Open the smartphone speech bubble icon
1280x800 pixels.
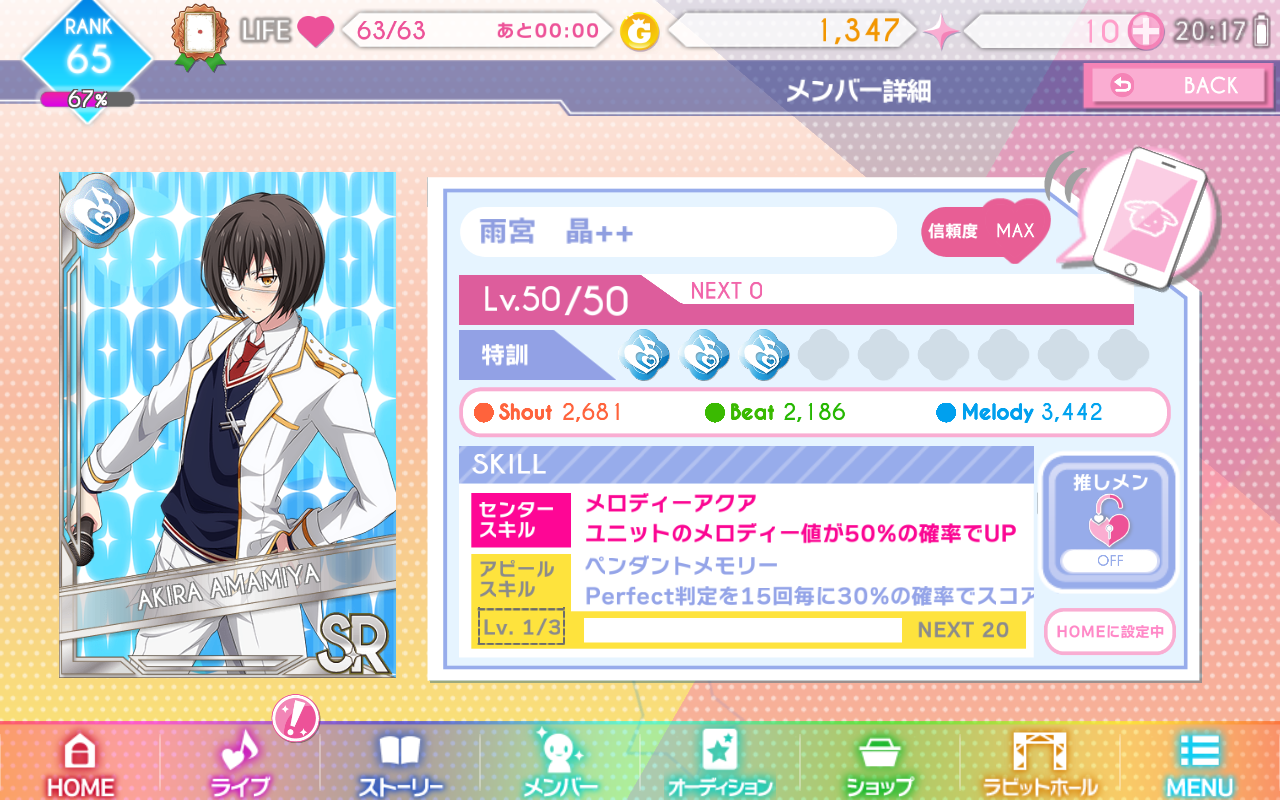(x=1140, y=217)
